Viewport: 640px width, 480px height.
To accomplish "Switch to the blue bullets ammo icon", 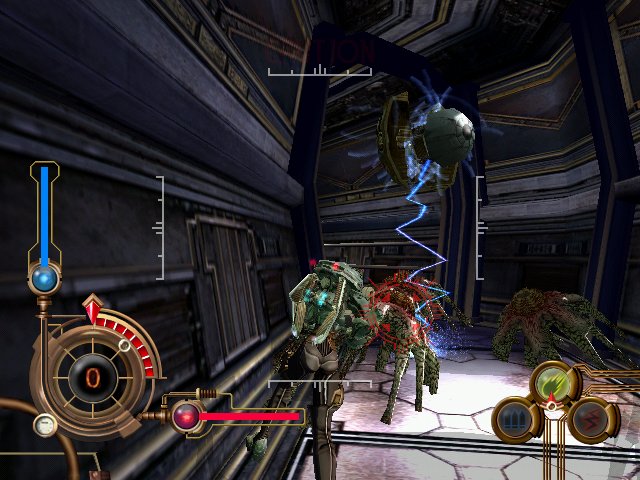I will (515, 419).
